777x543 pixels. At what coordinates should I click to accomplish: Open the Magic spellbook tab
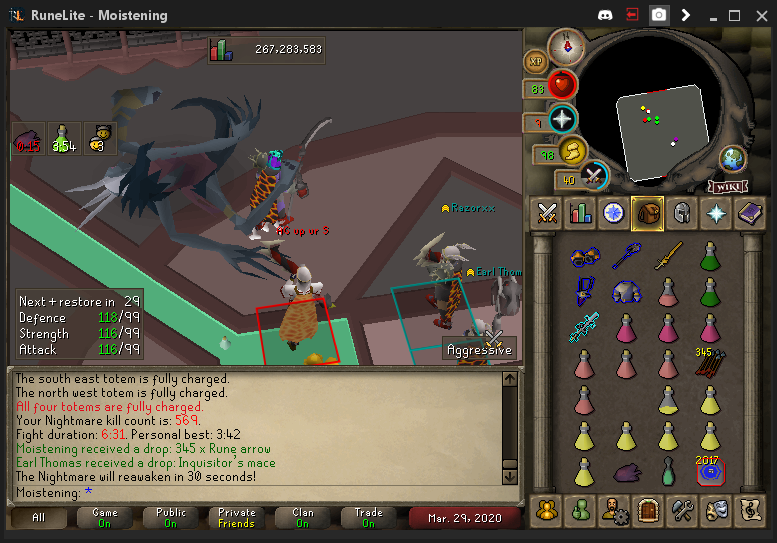(750, 212)
